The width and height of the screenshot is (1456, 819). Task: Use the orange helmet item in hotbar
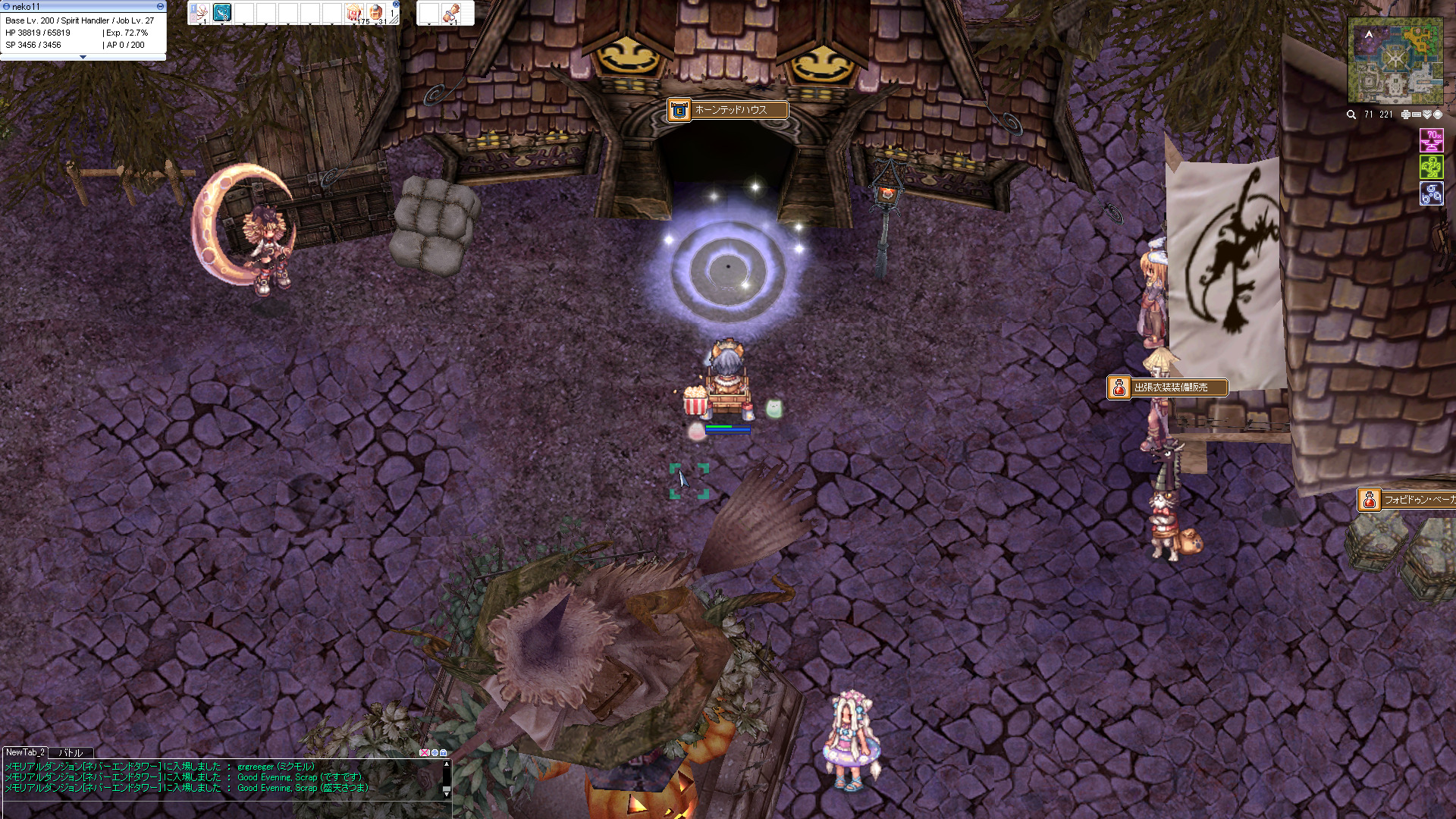click(375, 12)
